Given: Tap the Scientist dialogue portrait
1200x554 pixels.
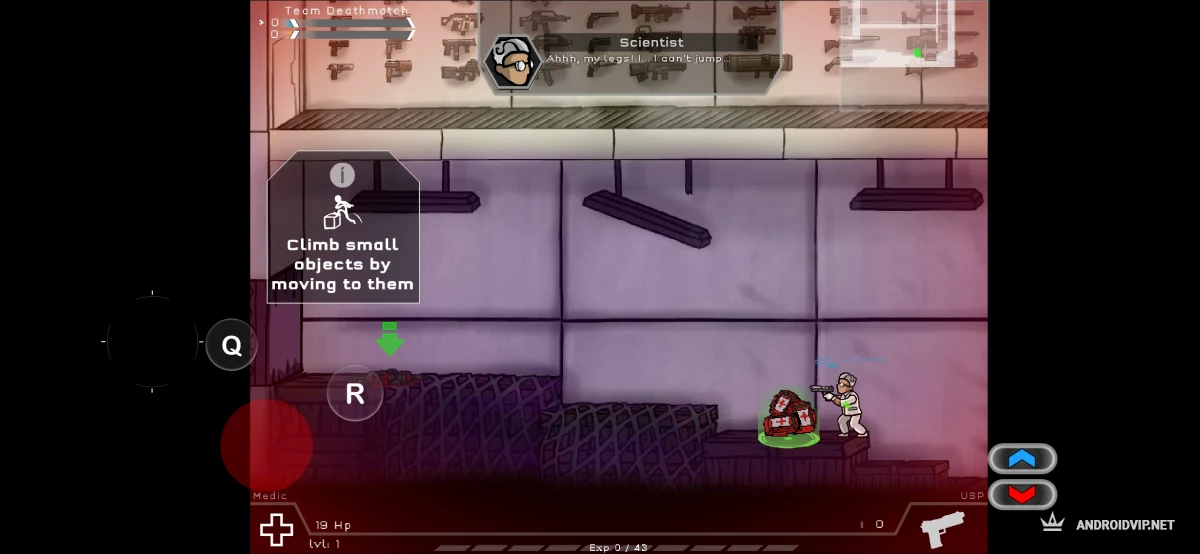Looking at the screenshot, I should [x=512, y=62].
